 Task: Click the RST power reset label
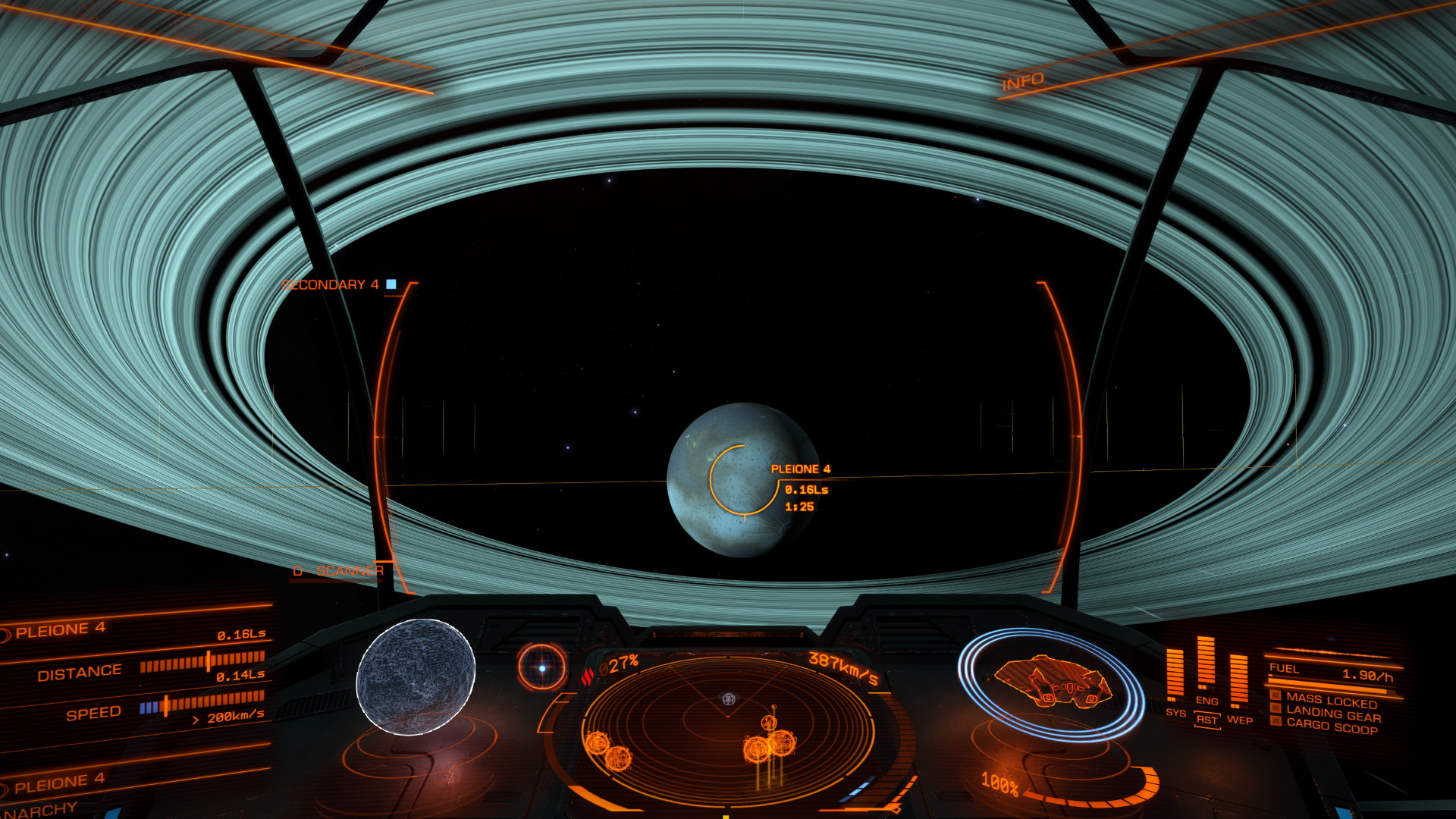1207,720
